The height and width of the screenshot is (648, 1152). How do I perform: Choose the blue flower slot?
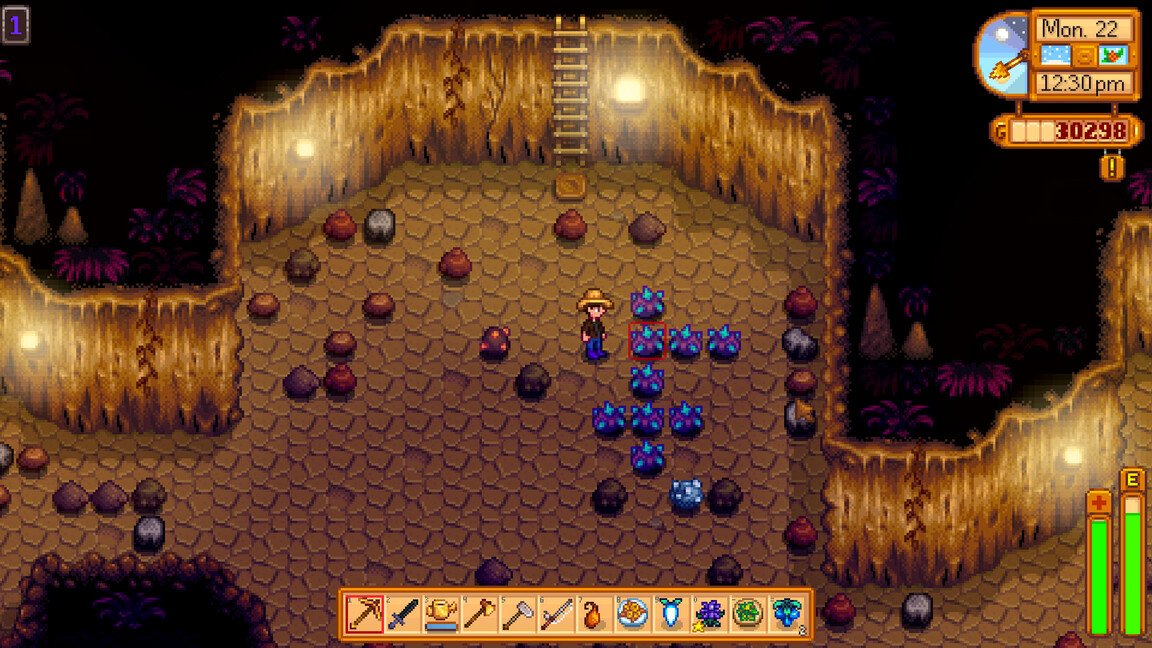[x=783, y=613]
